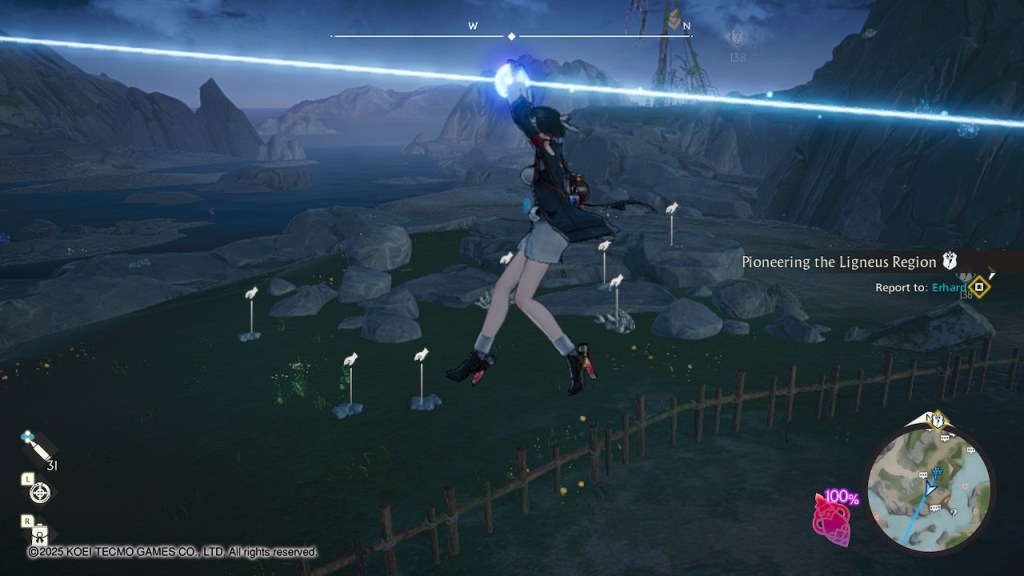This screenshot has height=576, width=1024.
Task: Select the quest shield marker atop the minimap
Action: point(939,422)
